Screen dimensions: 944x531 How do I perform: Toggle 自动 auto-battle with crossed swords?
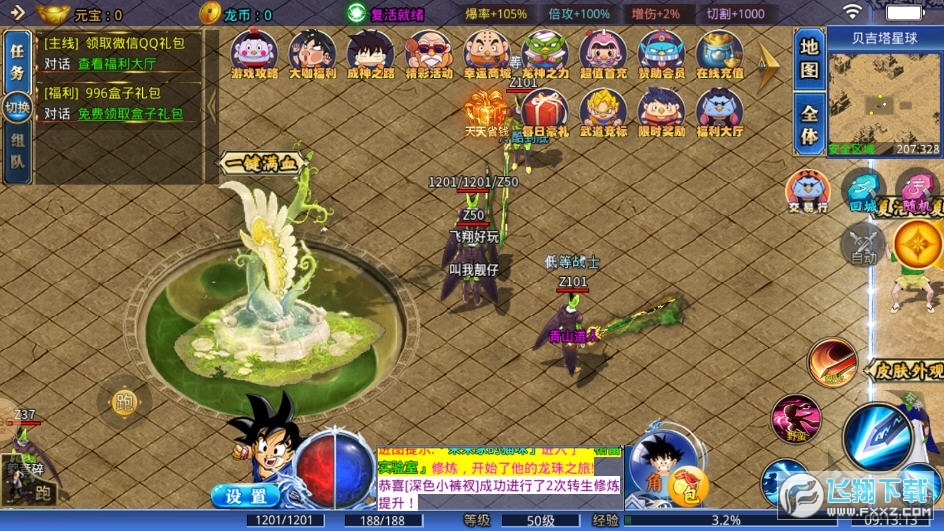[862, 243]
